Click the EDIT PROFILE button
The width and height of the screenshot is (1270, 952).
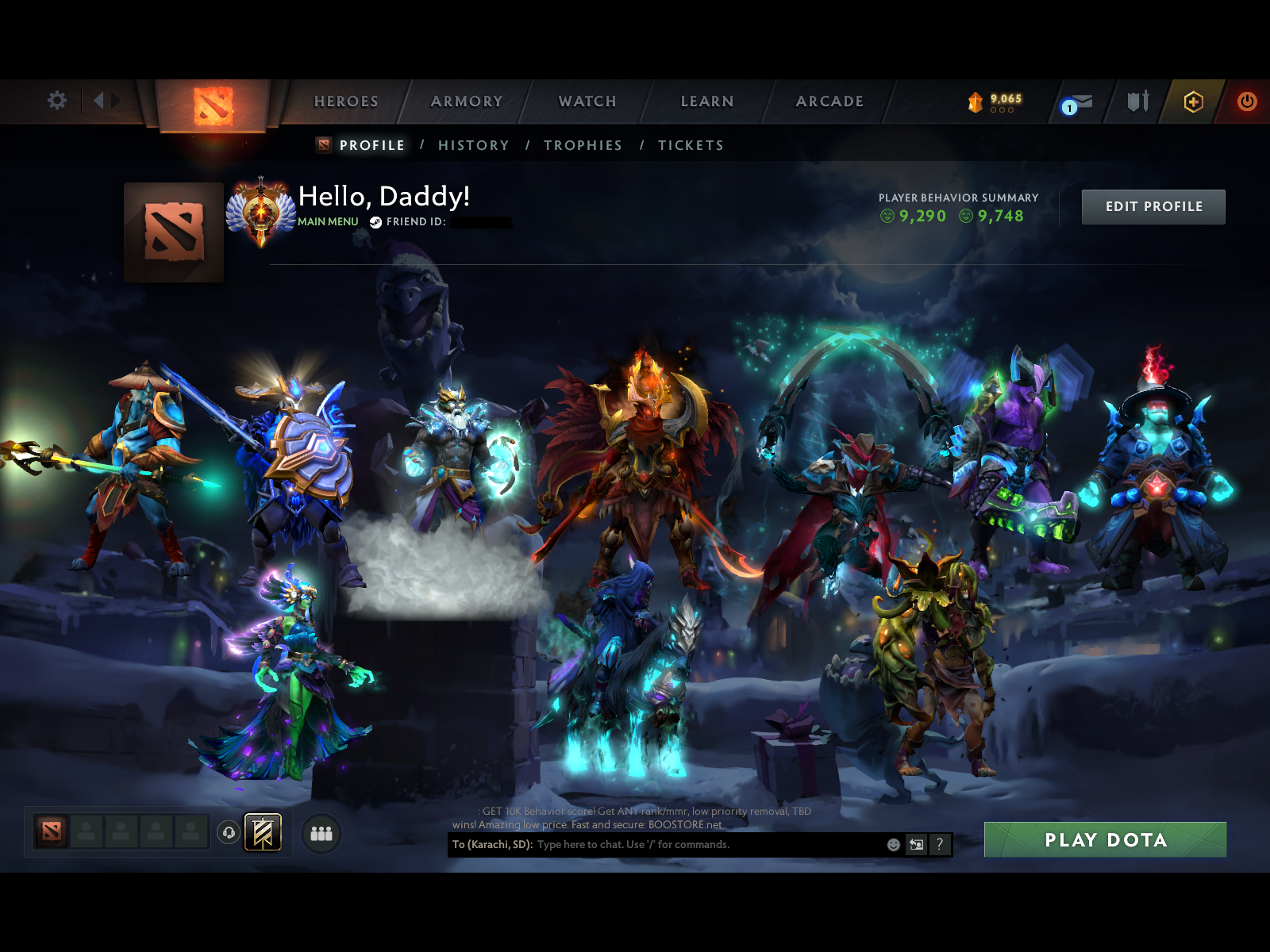click(x=1153, y=205)
